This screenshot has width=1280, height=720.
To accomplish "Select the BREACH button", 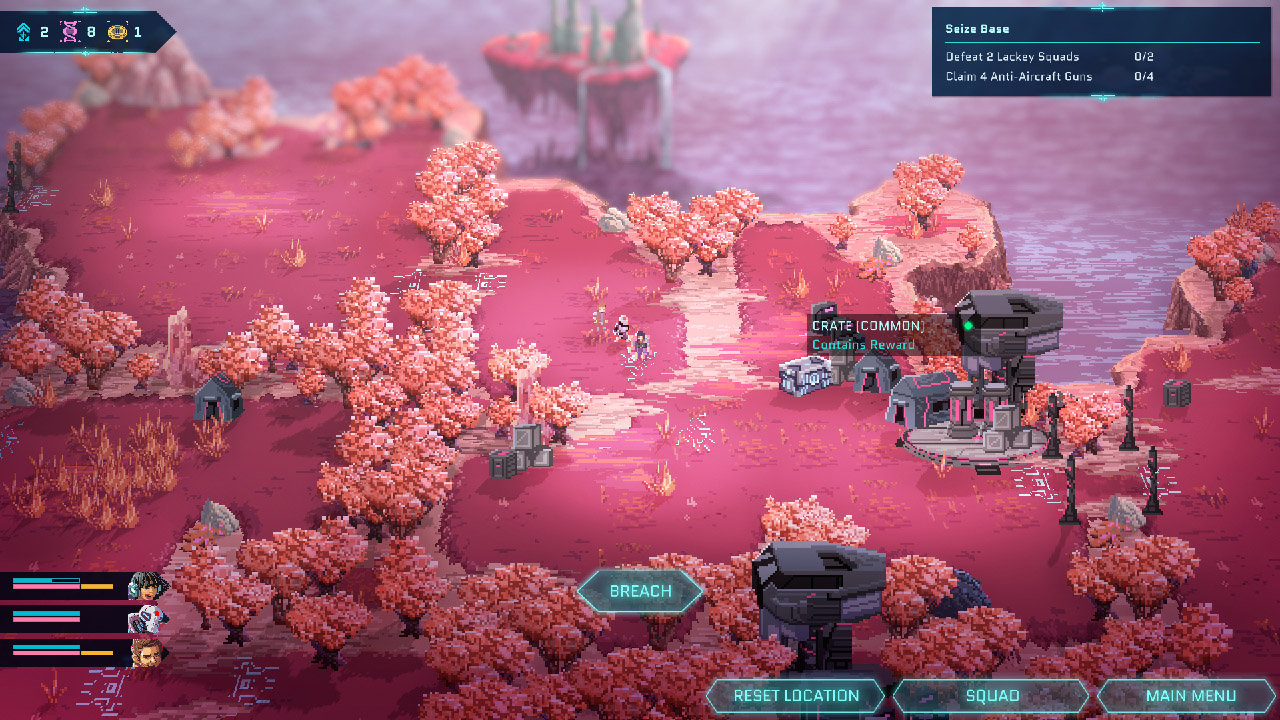I will 639,591.
